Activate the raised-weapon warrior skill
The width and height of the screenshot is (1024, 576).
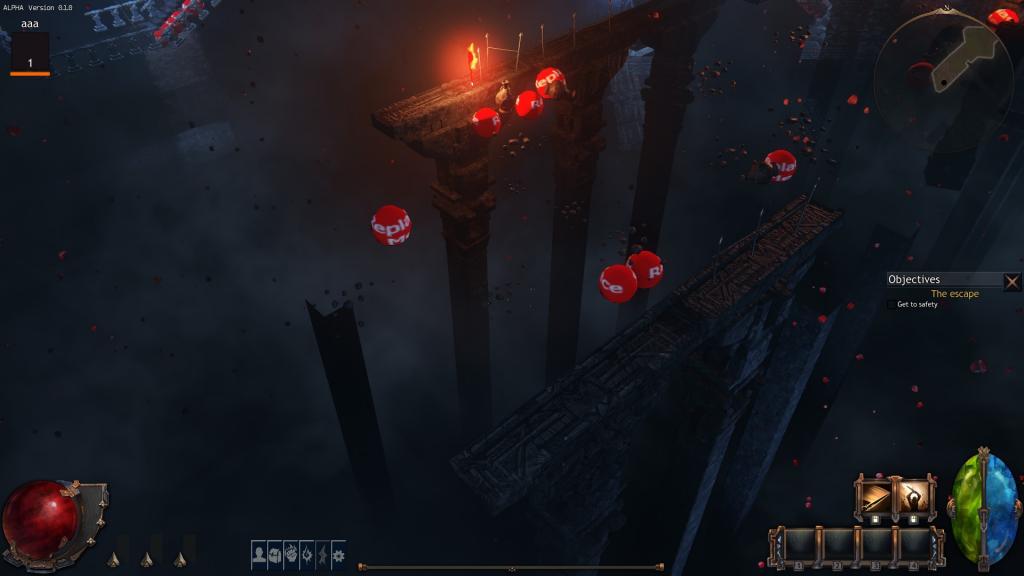coord(913,497)
